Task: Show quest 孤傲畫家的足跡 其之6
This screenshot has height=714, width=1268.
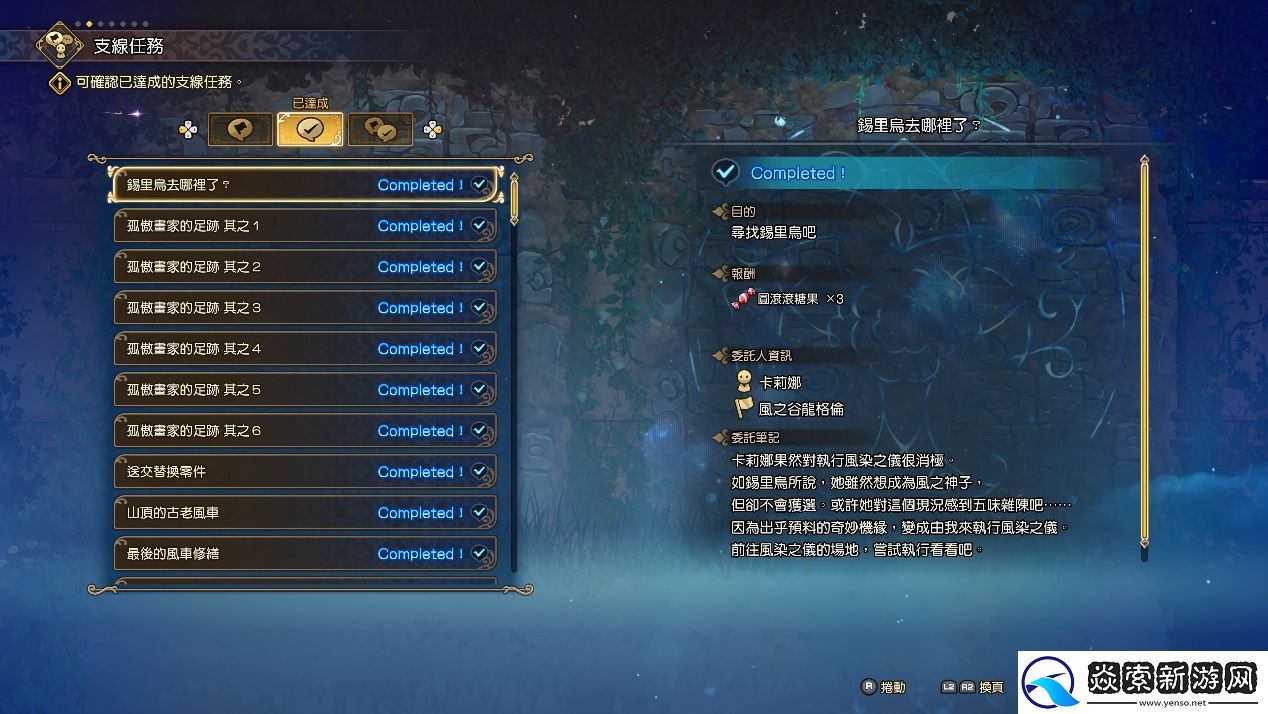Action: click(305, 431)
